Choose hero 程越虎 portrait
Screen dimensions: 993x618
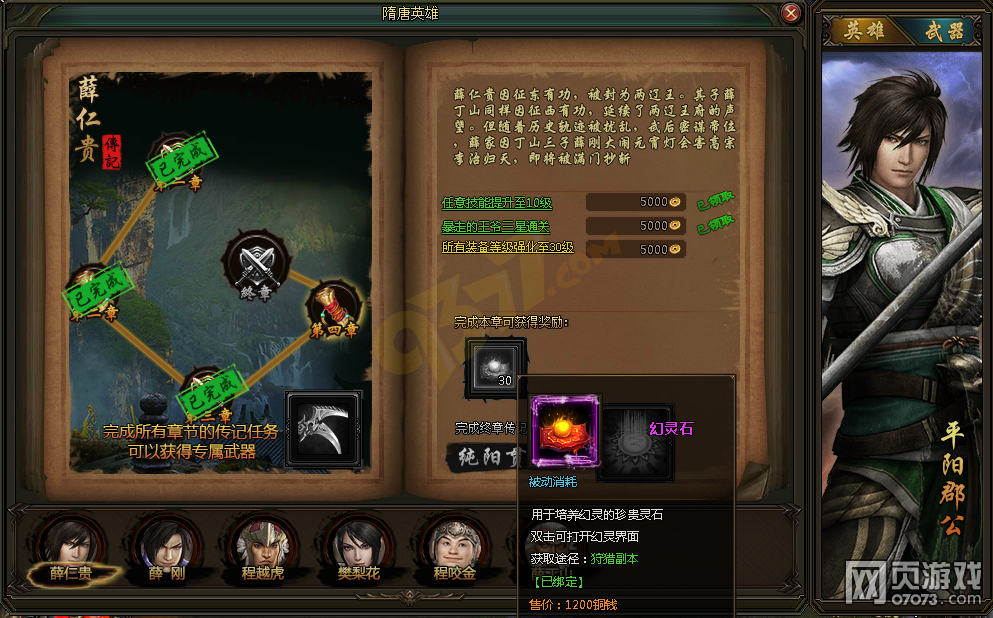tap(263, 547)
